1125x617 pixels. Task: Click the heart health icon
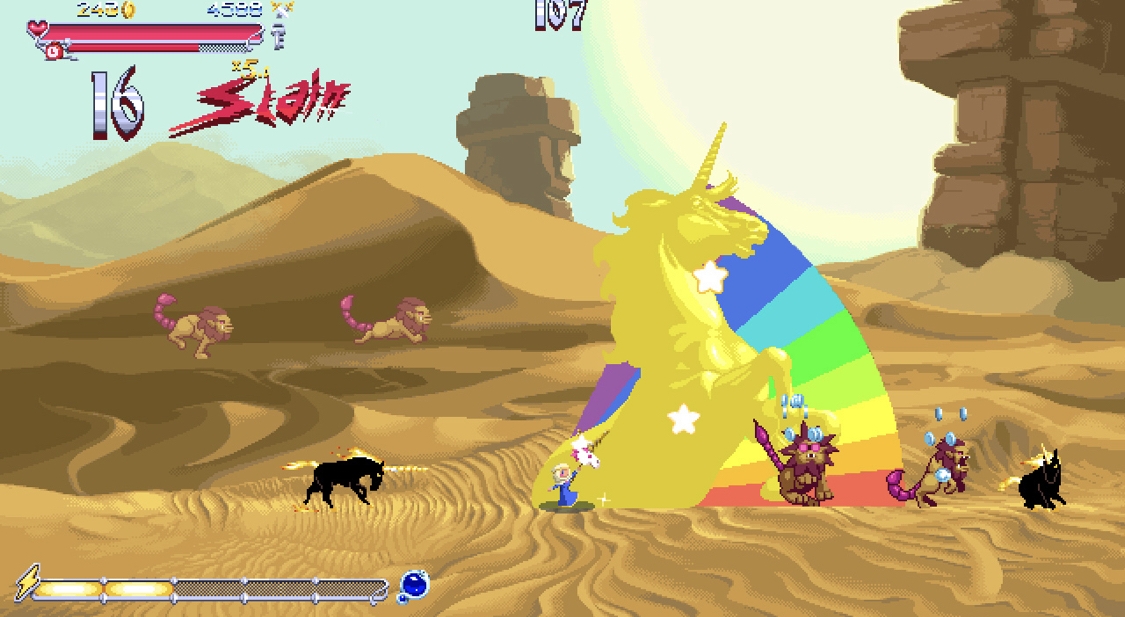tap(37, 28)
